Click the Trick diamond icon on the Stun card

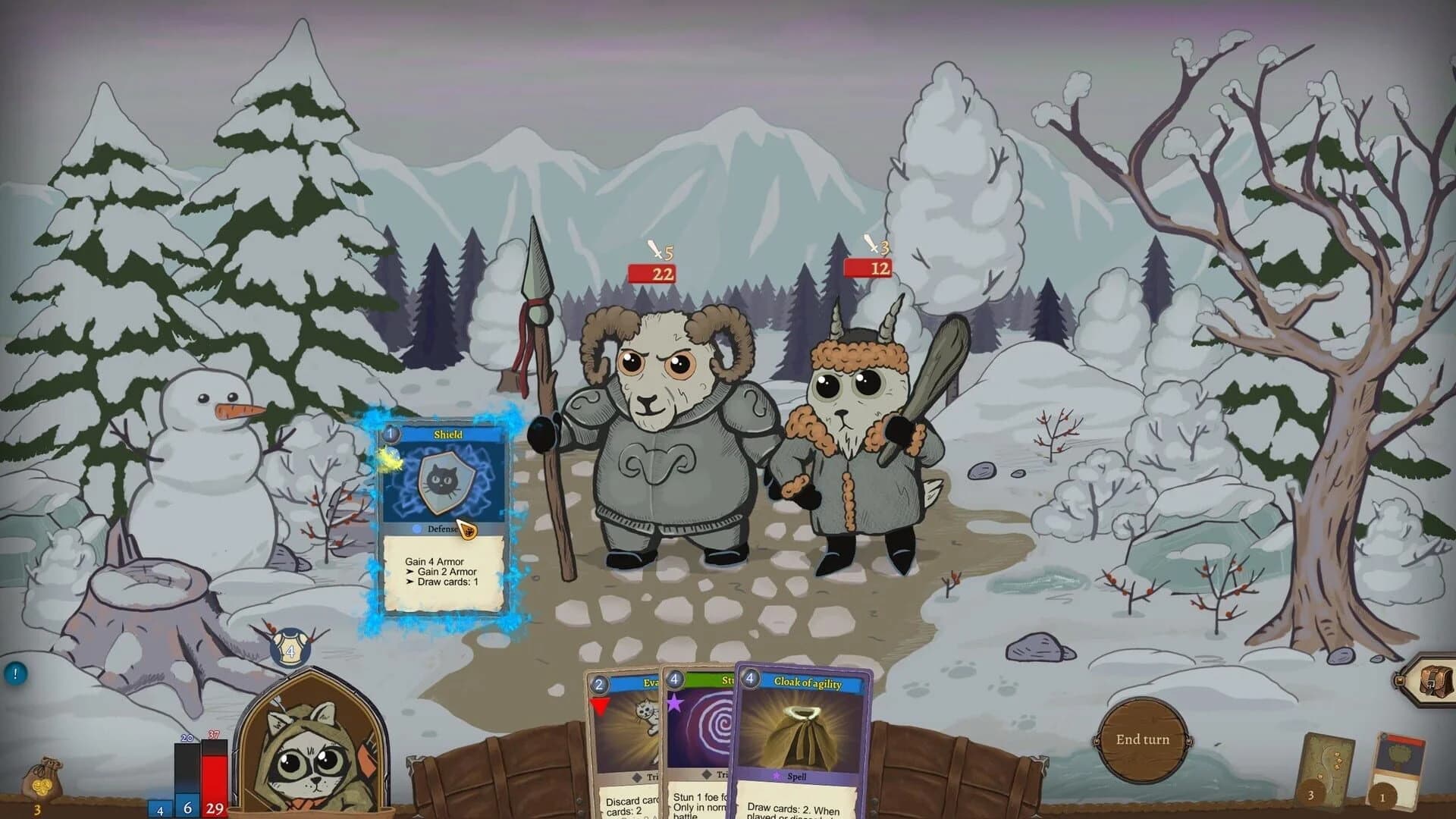pyautogui.click(x=705, y=775)
